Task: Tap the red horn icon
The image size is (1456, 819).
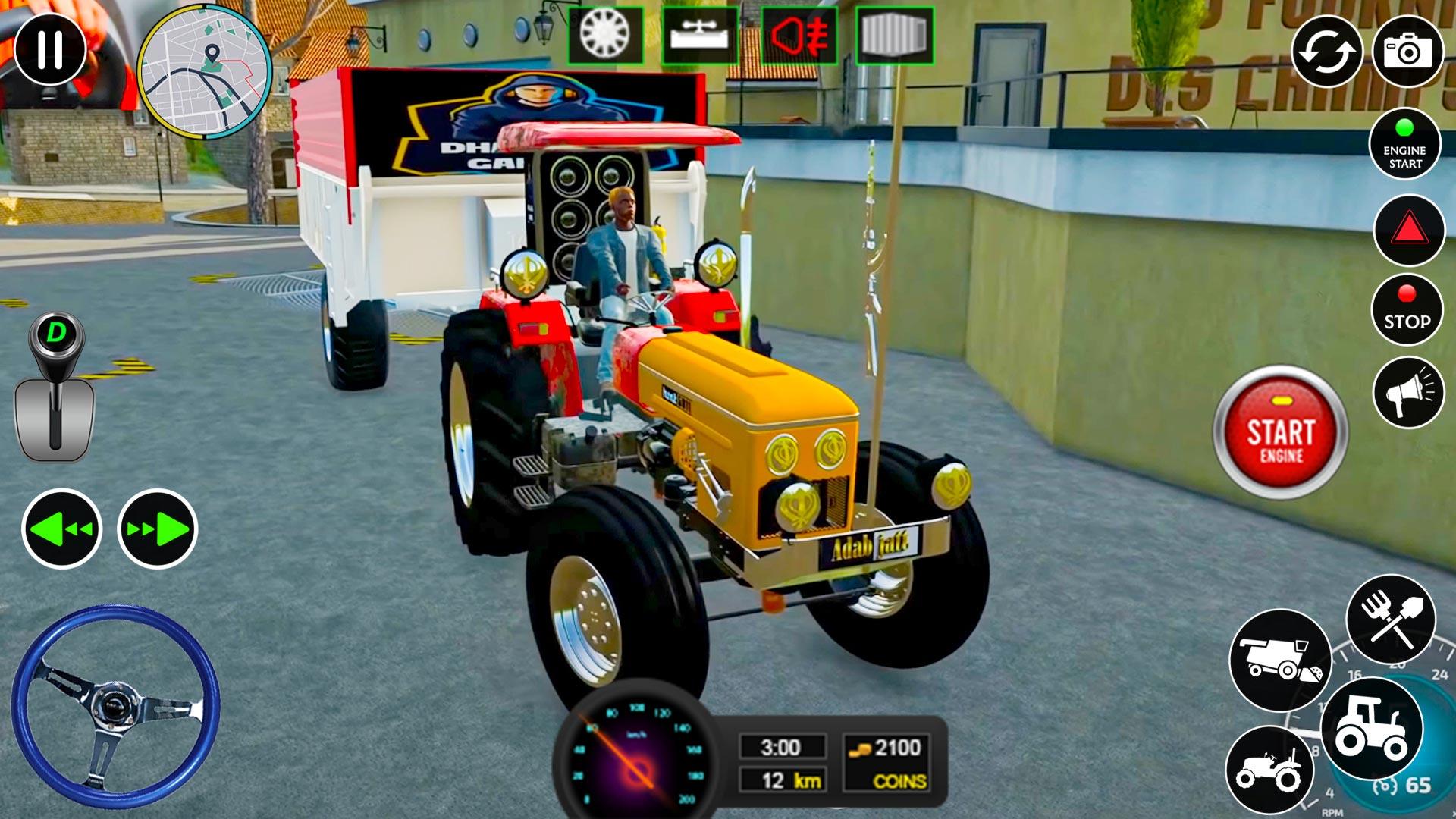Action: tap(798, 36)
